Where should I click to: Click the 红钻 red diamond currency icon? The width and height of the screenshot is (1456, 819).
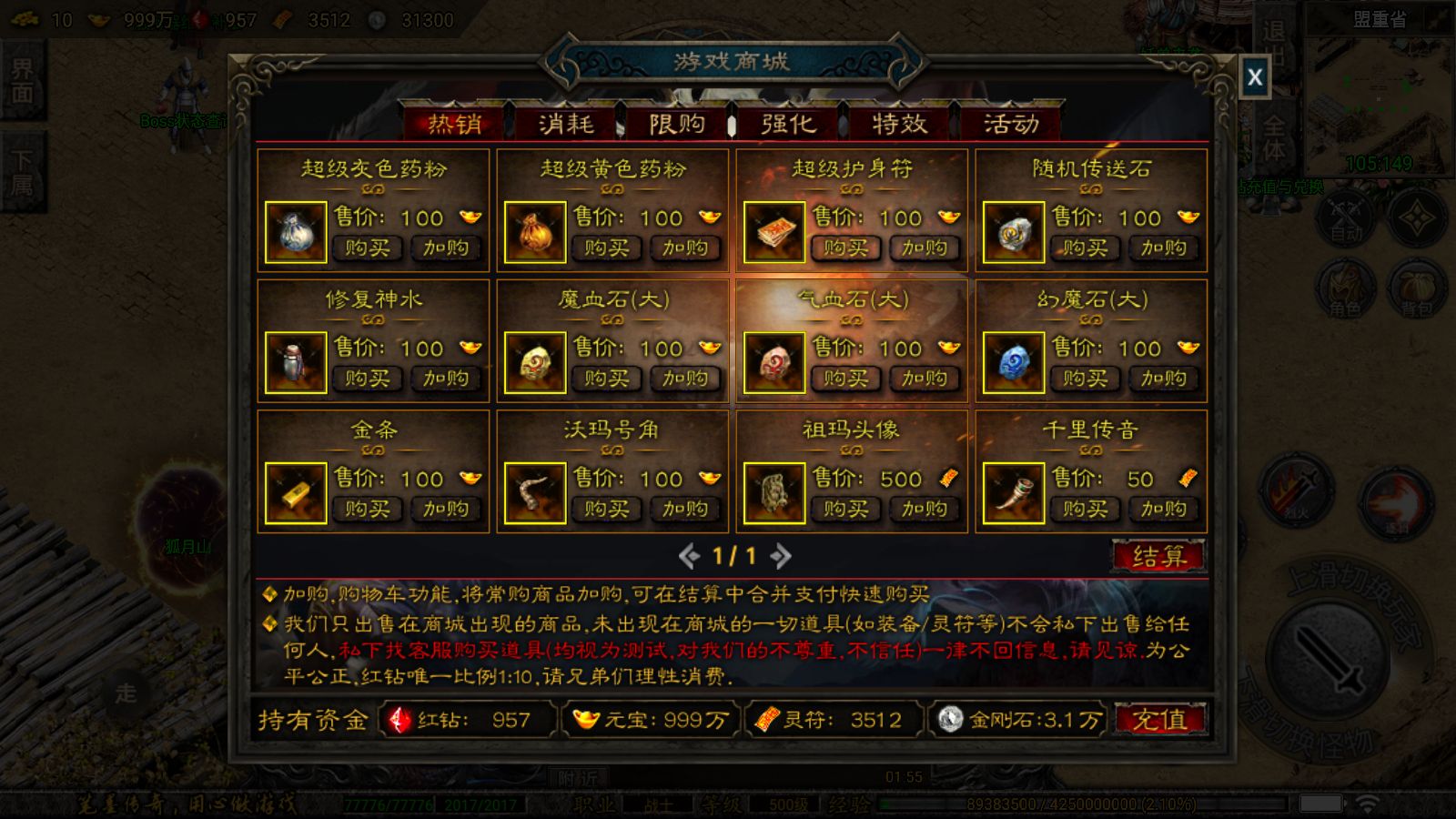400,721
